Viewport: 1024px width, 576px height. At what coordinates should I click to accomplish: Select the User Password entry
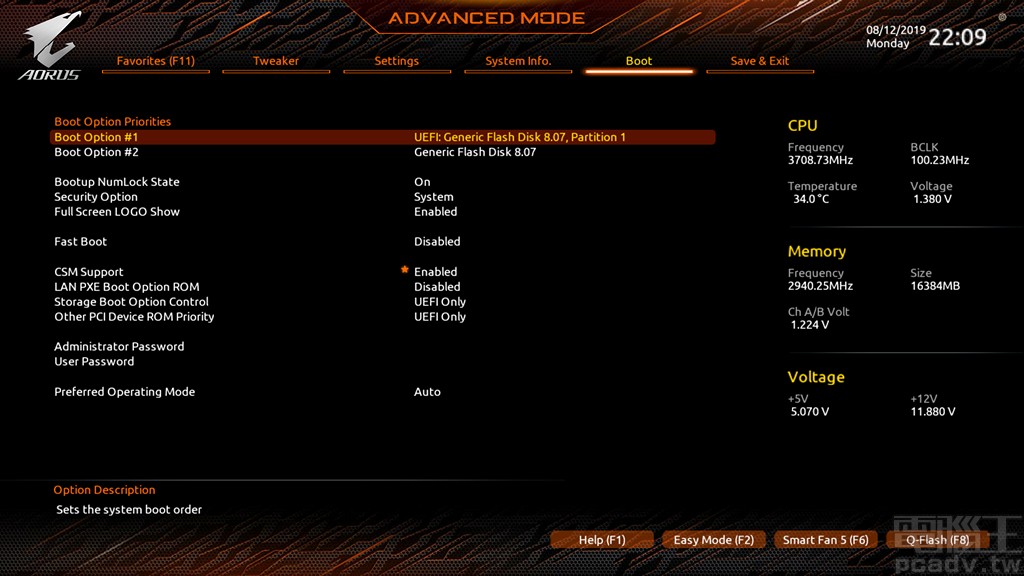(x=94, y=362)
